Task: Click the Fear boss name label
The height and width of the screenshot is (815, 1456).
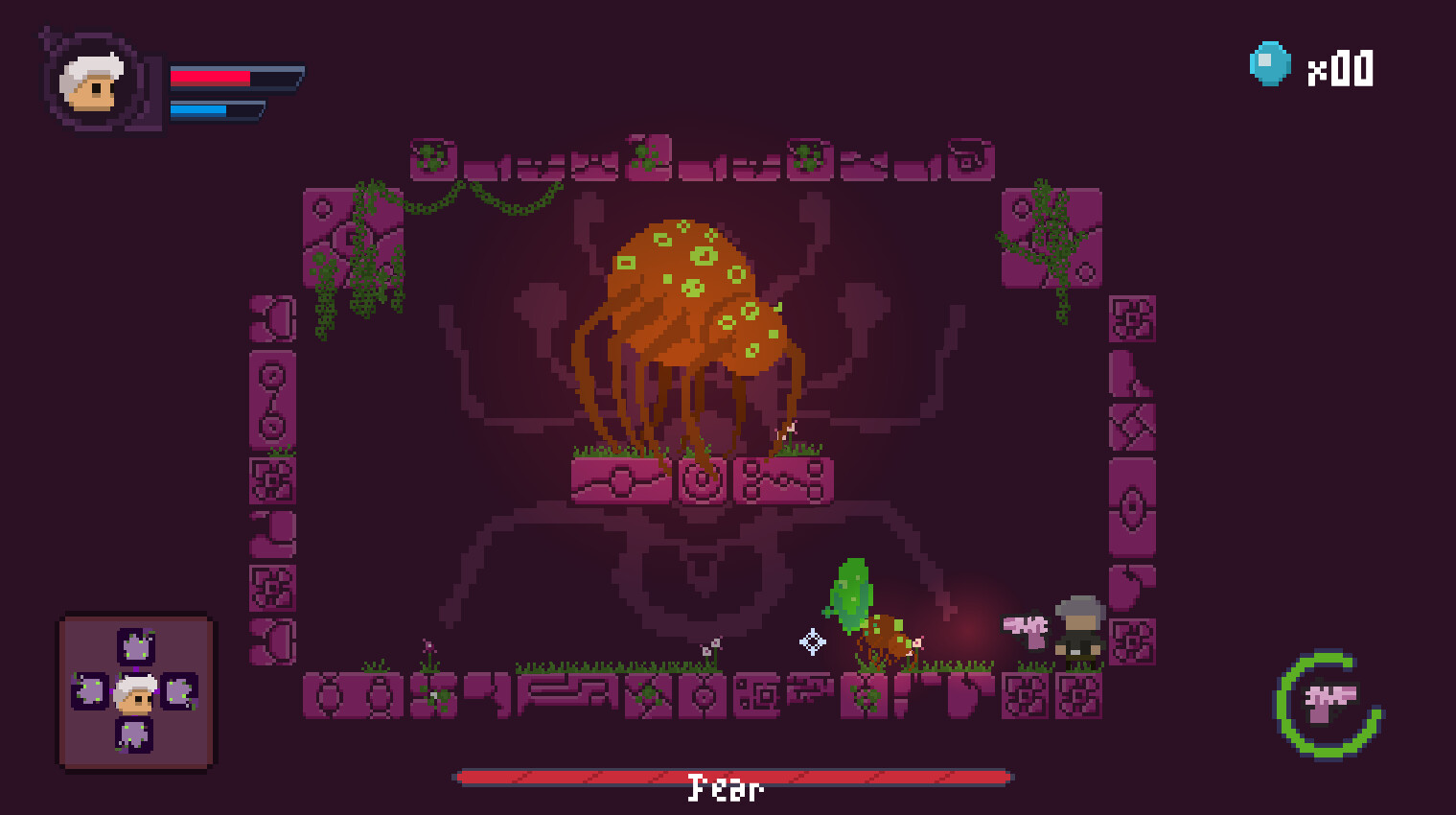Action: click(x=726, y=790)
